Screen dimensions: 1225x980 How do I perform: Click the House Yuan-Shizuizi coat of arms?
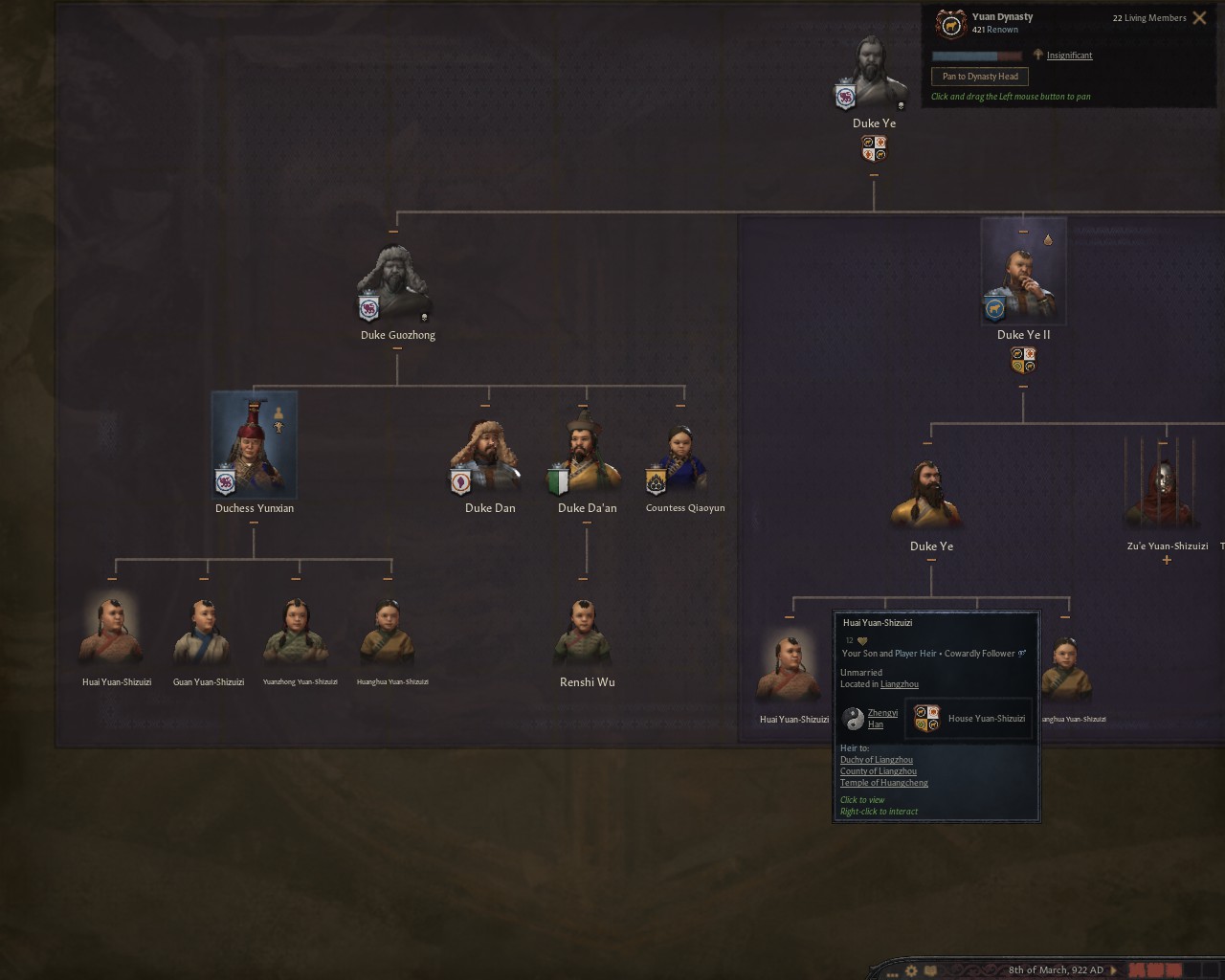pos(926,718)
